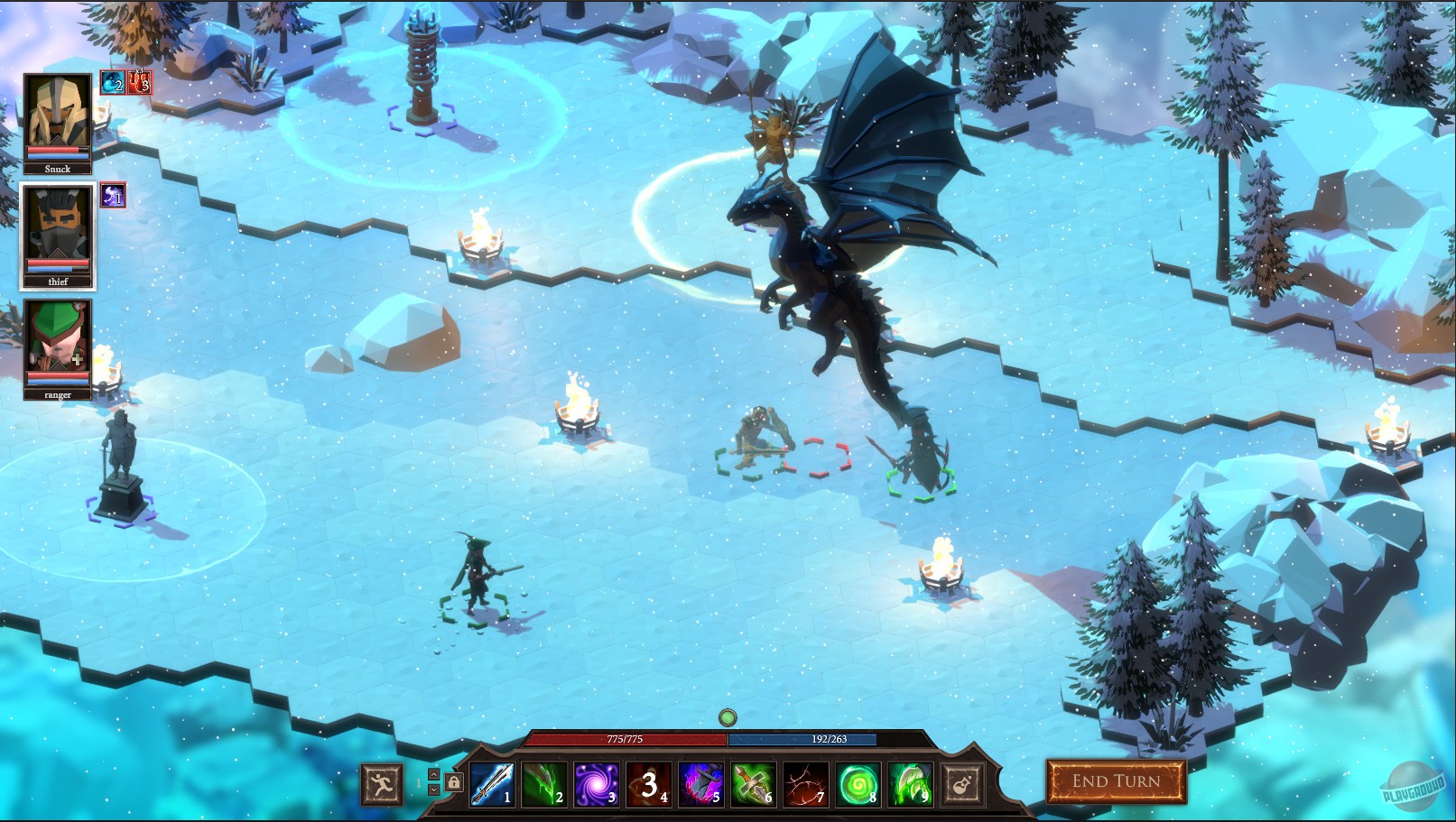Select the sword attack in hotbar slot 1
Image resolution: width=1456 pixels, height=822 pixels.
495,785
